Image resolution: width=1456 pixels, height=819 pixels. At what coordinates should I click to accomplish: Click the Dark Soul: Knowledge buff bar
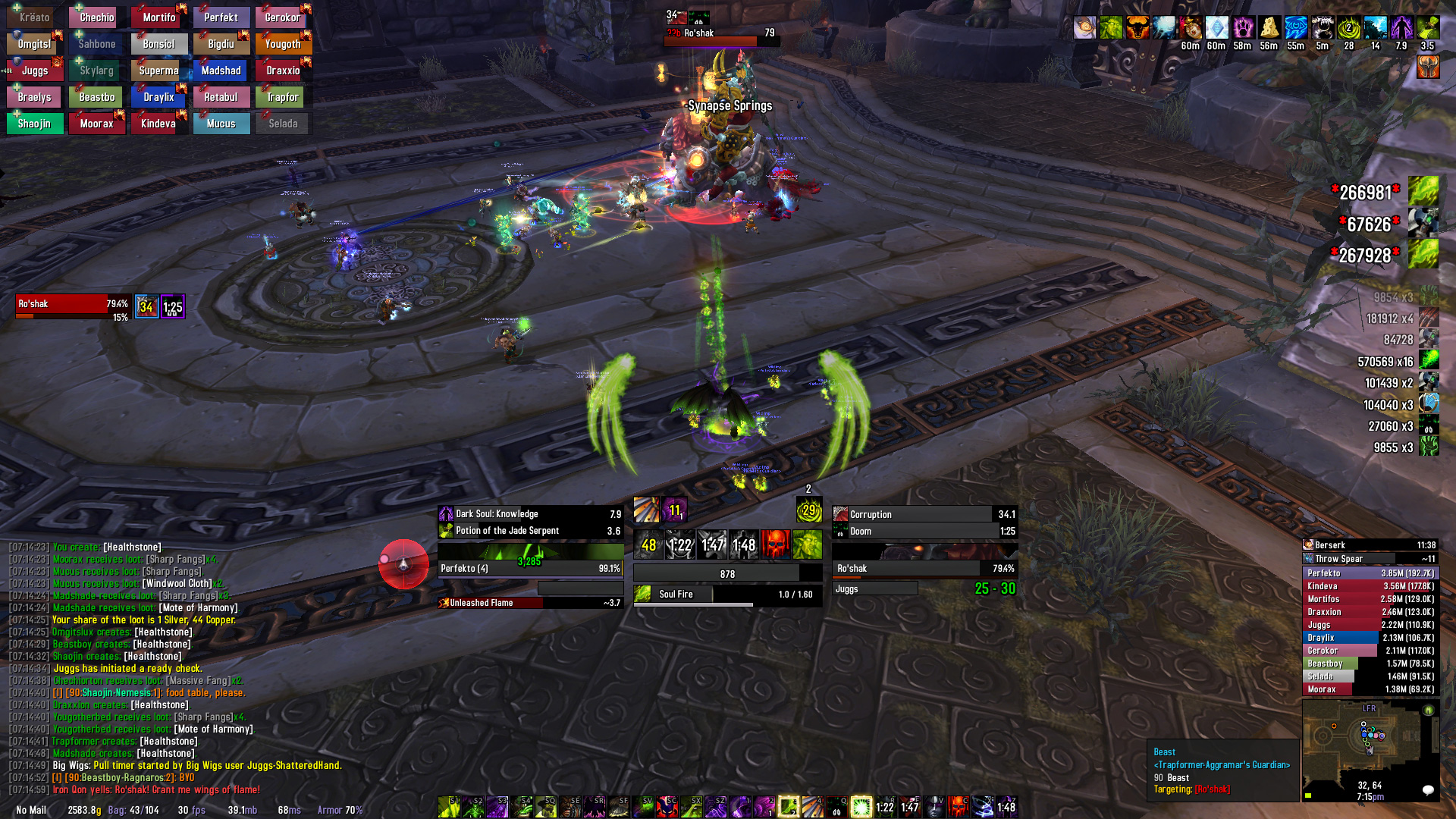530,514
